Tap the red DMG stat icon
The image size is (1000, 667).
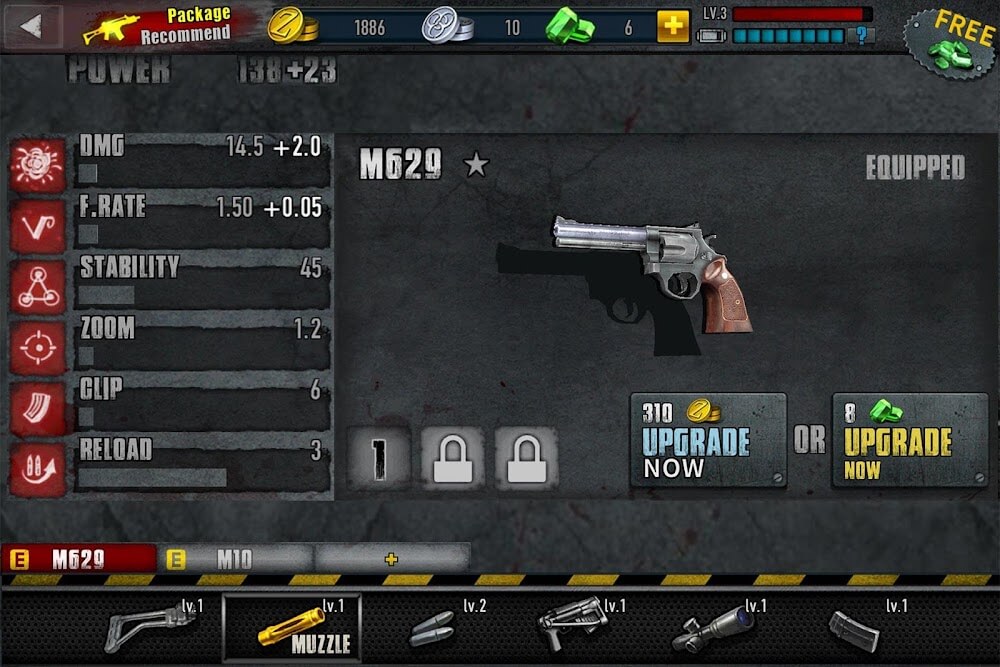[x=38, y=165]
